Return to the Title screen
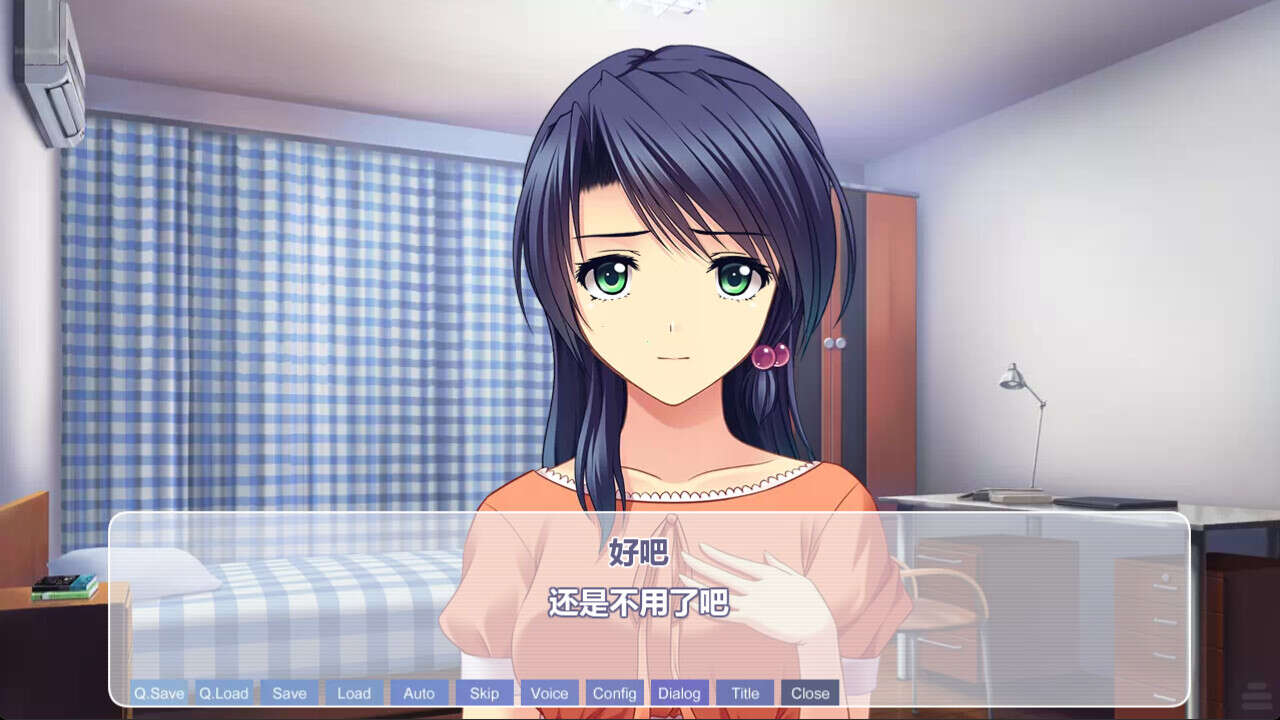 [x=745, y=693]
